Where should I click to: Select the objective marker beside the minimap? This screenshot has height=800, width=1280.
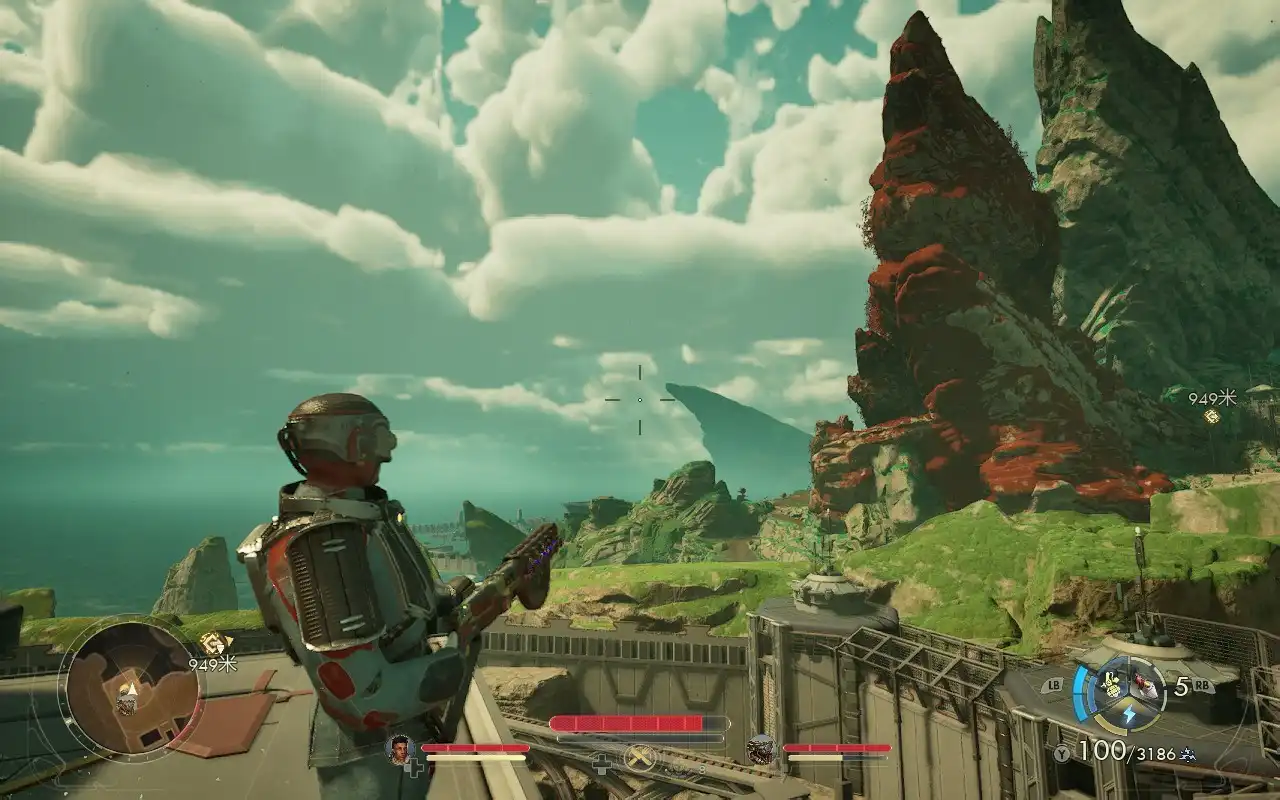[212, 643]
